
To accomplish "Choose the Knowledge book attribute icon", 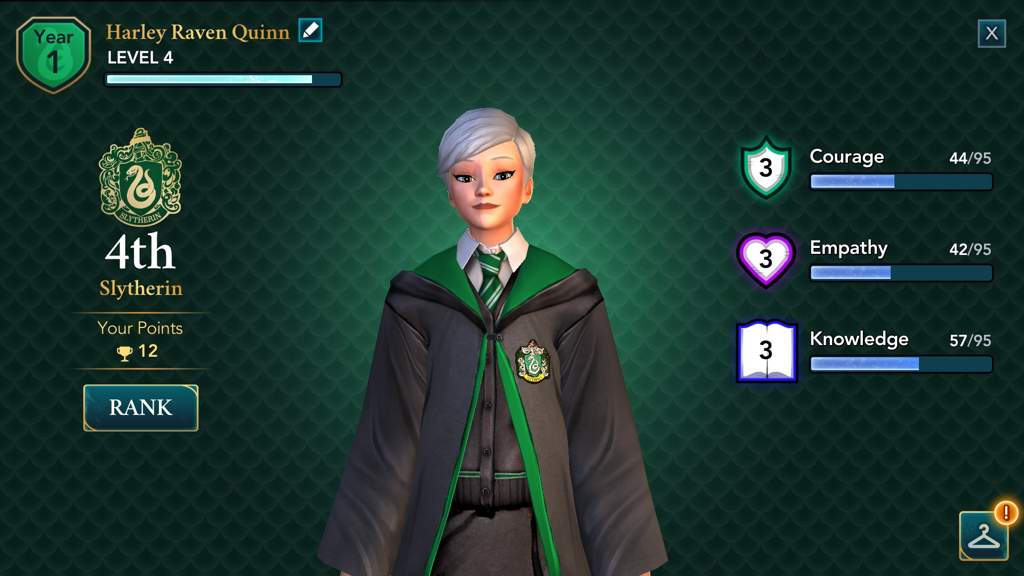I will pos(766,351).
